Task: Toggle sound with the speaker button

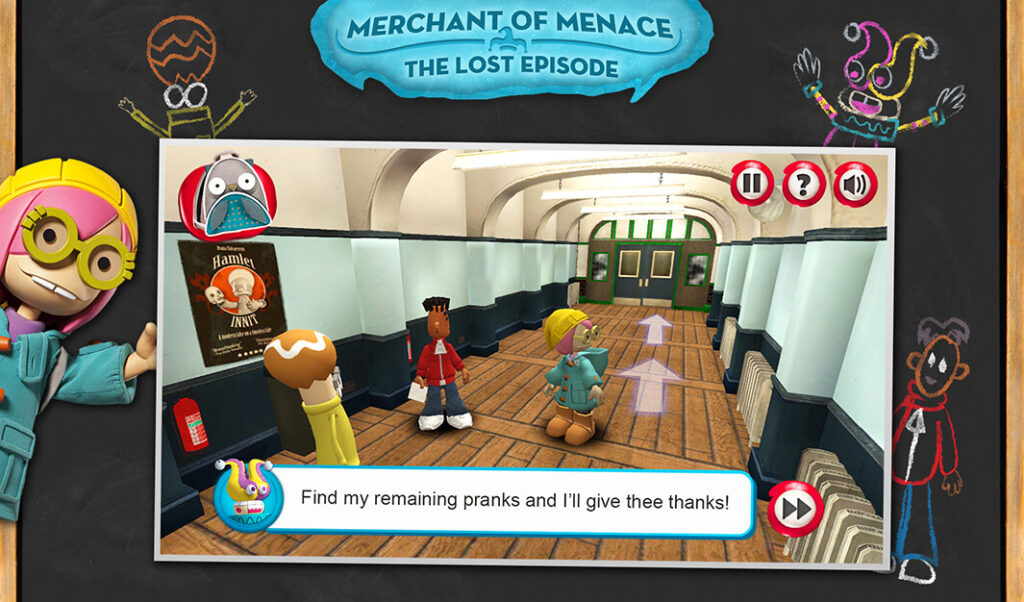Action: 855,184
